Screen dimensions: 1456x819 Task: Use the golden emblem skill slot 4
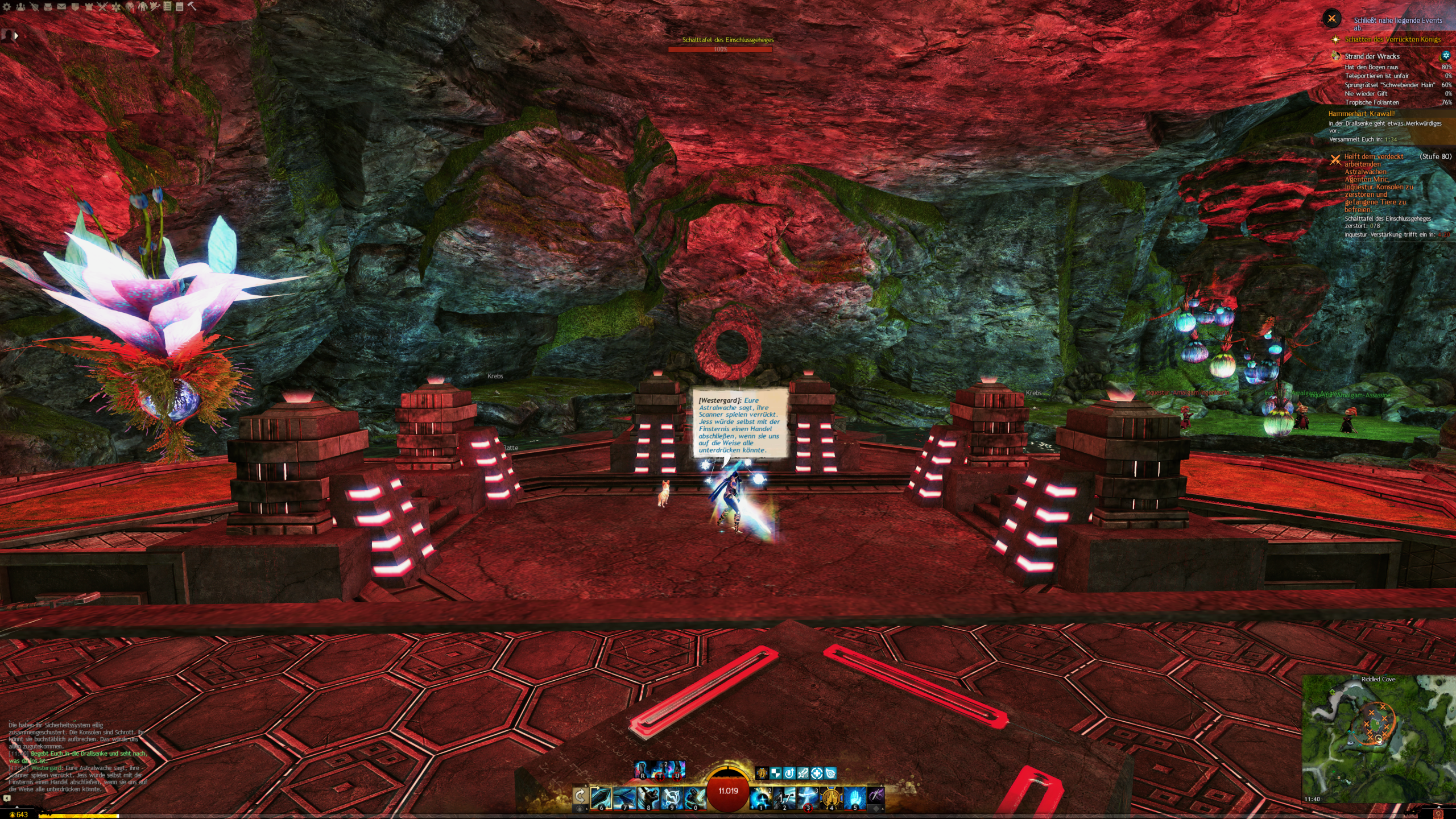tap(831, 798)
